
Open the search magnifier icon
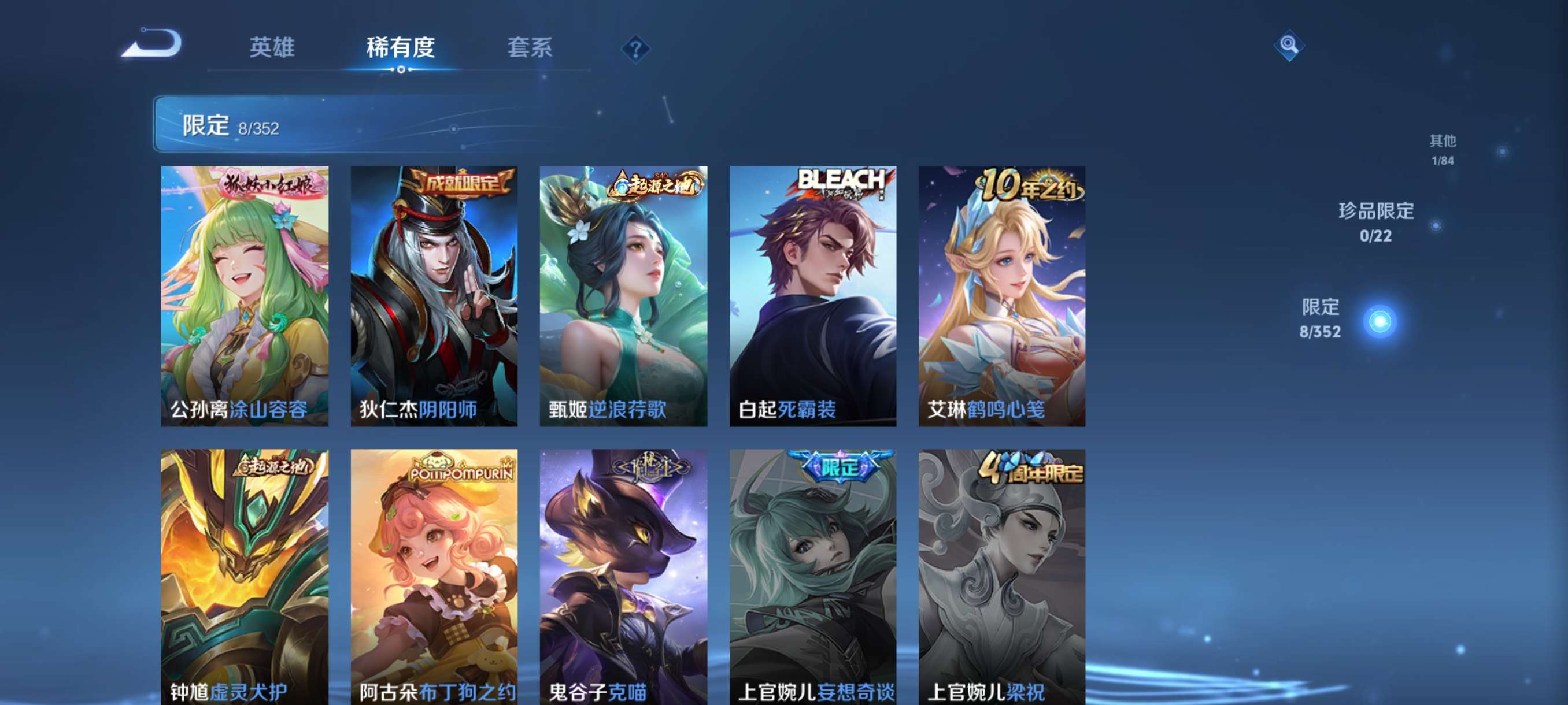(x=1290, y=46)
